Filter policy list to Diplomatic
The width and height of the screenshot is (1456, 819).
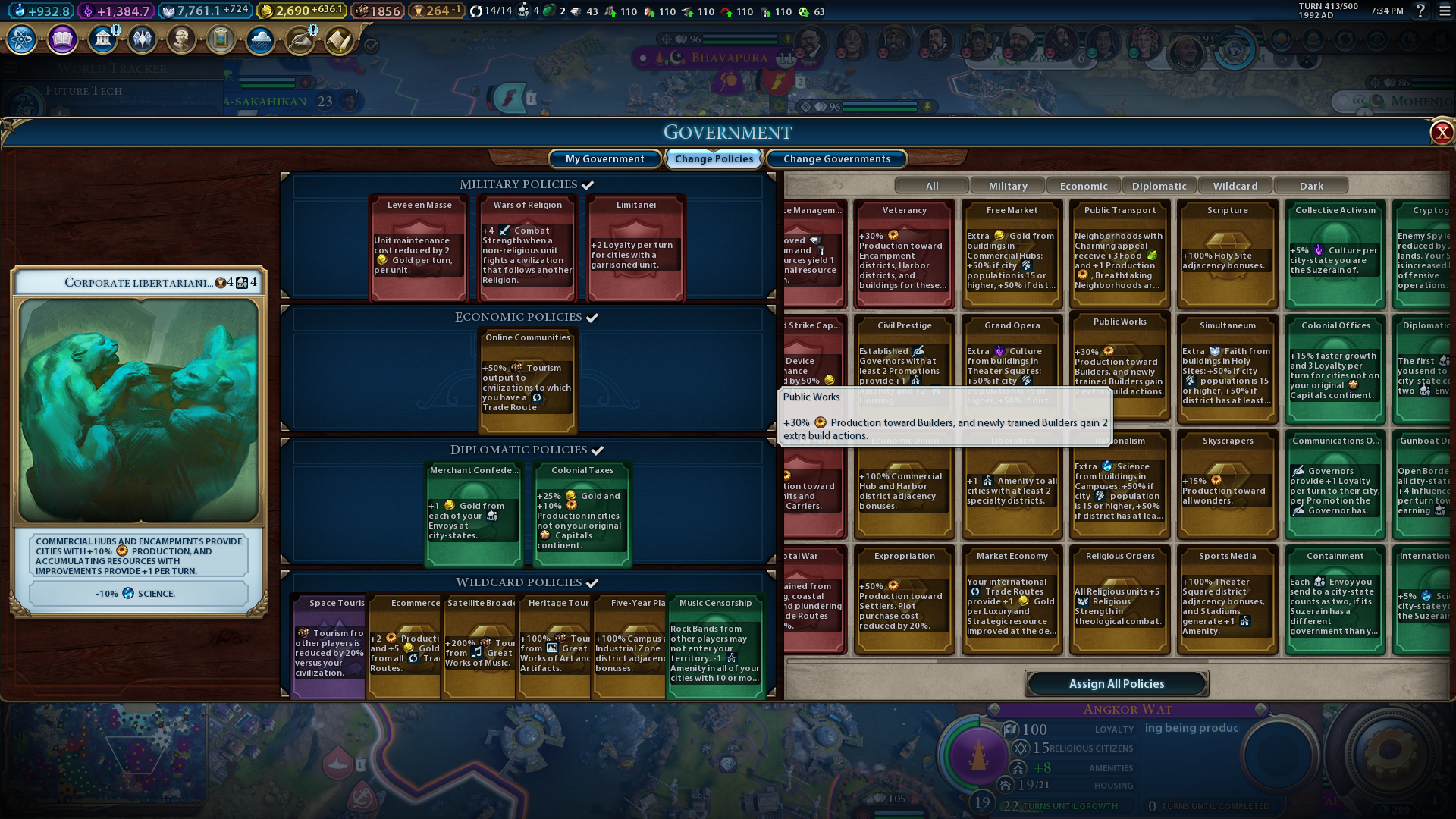1159,186
